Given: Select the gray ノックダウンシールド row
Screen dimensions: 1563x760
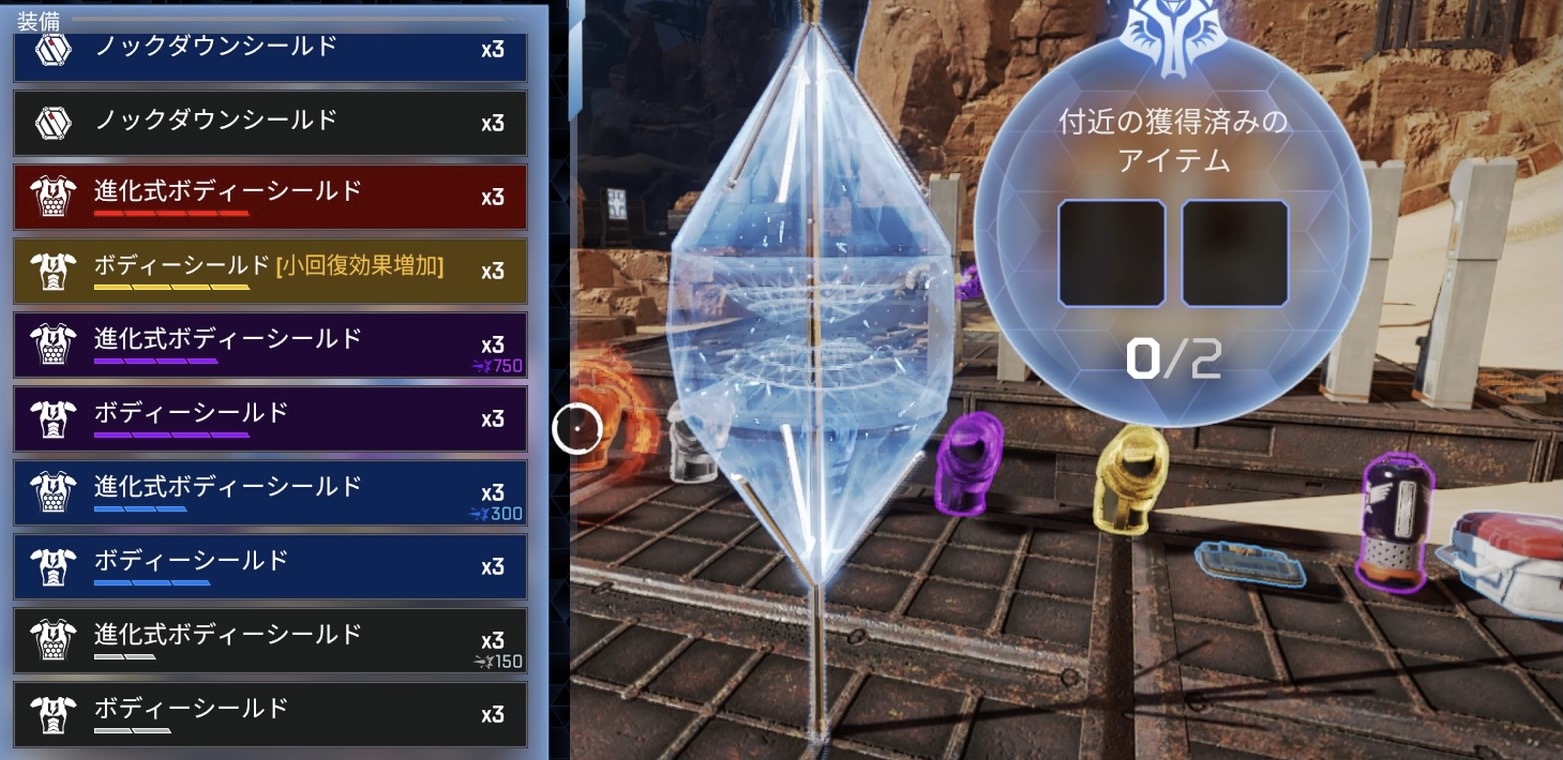Looking at the screenshot, I should coord(270,123).
